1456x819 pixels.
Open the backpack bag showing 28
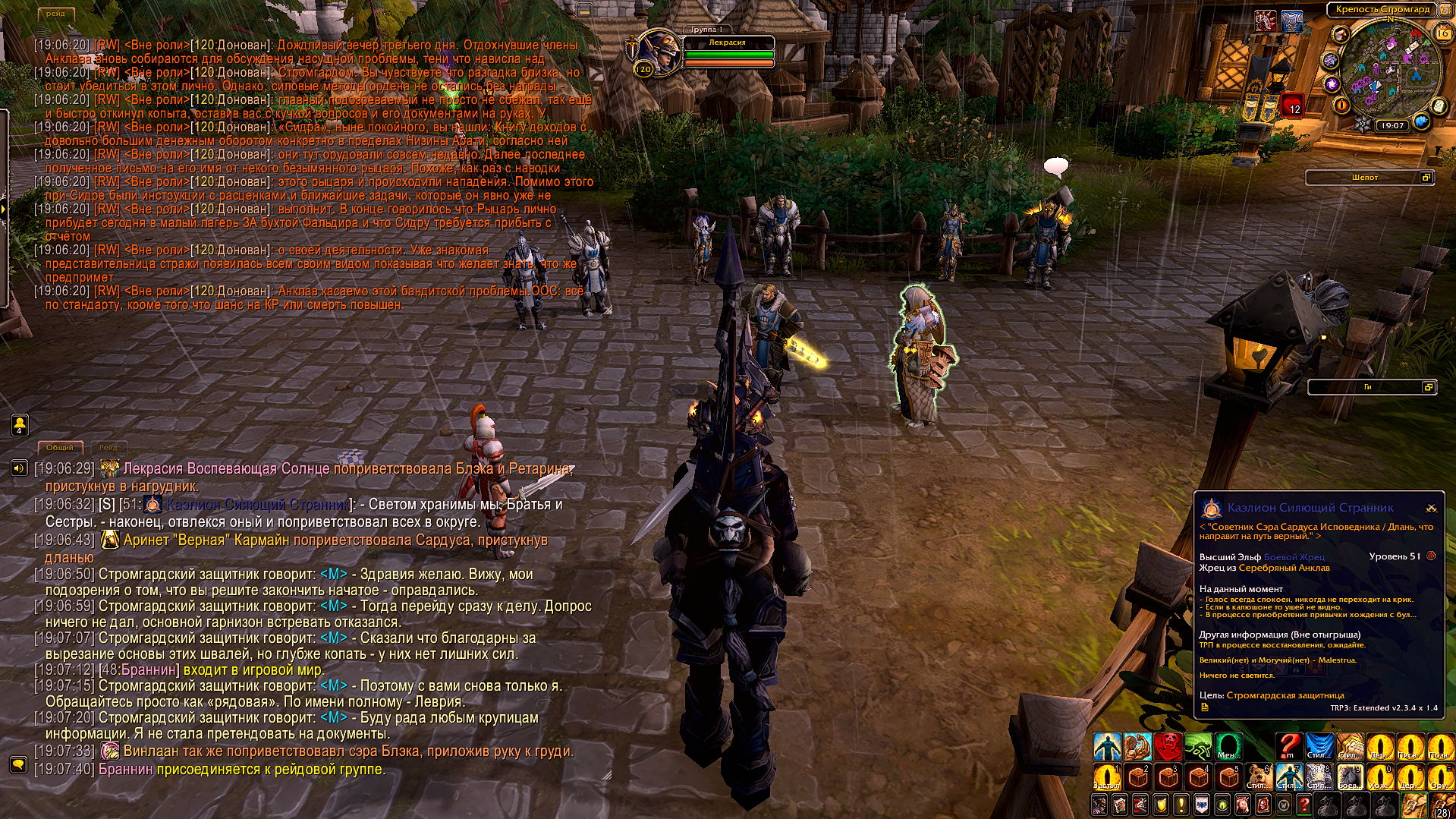click(1441, 805)
